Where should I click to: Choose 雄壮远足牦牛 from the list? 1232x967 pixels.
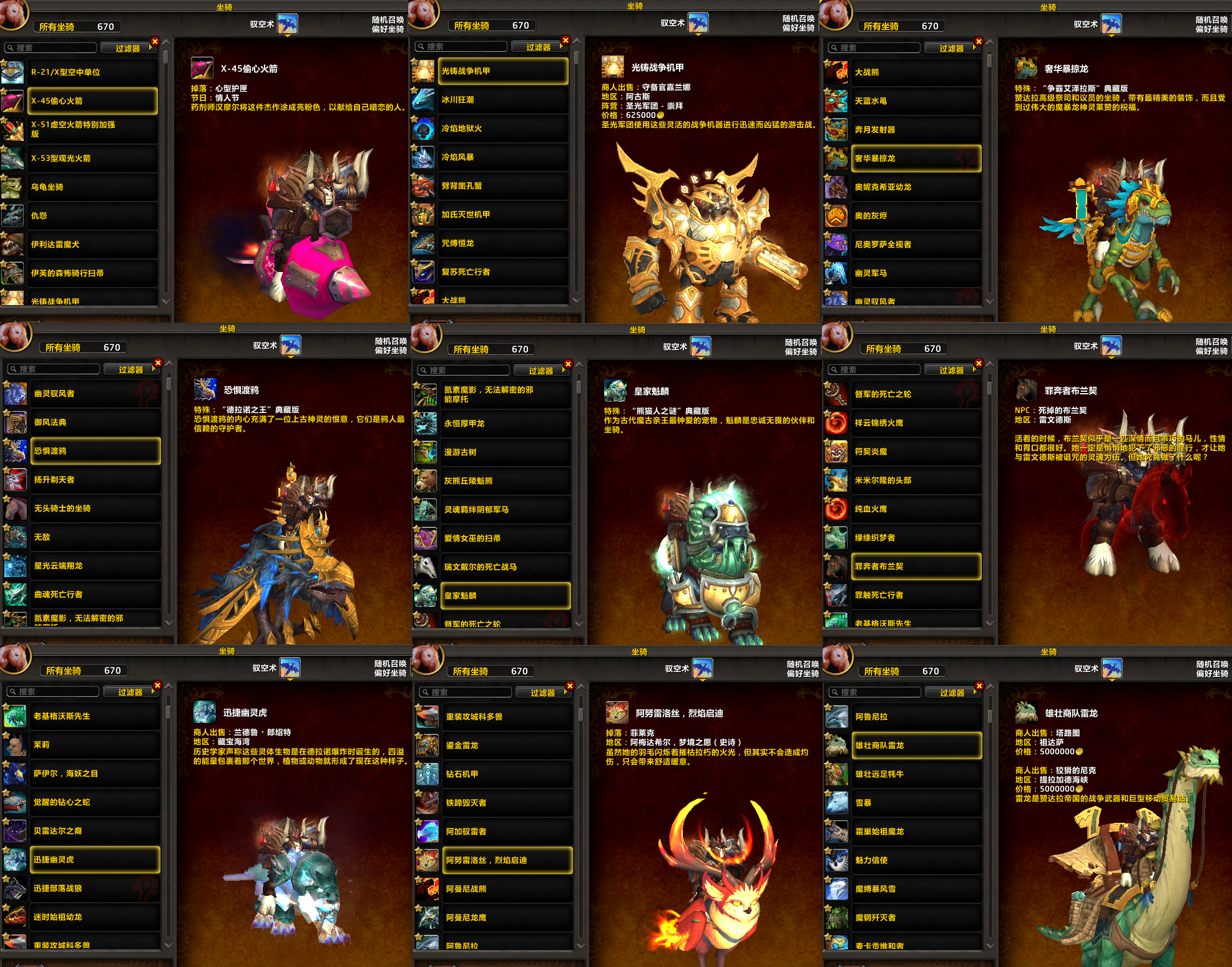pyautogui.click(x=916, y=774)
